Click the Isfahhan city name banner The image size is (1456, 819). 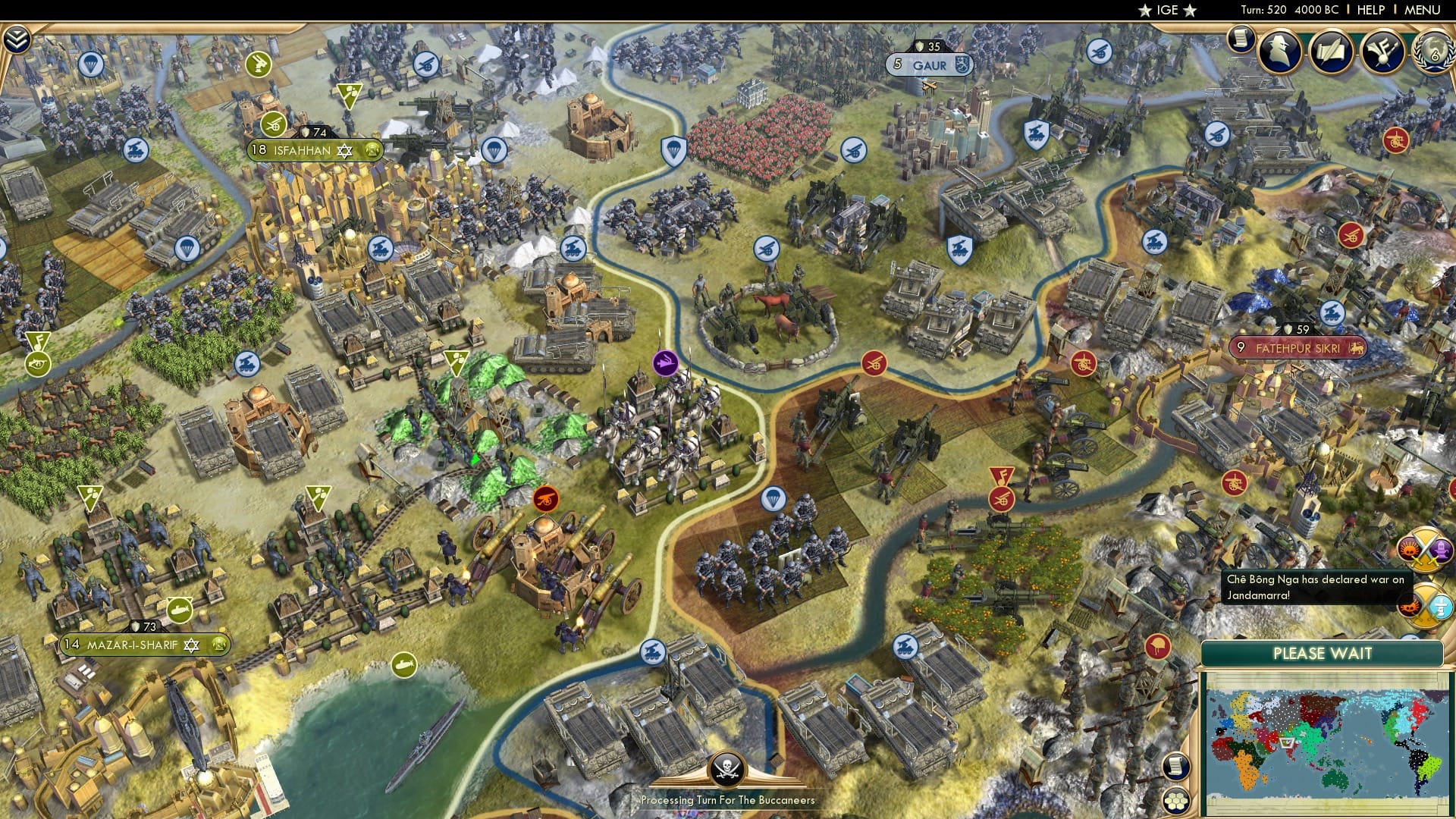(x=303, y=149)
